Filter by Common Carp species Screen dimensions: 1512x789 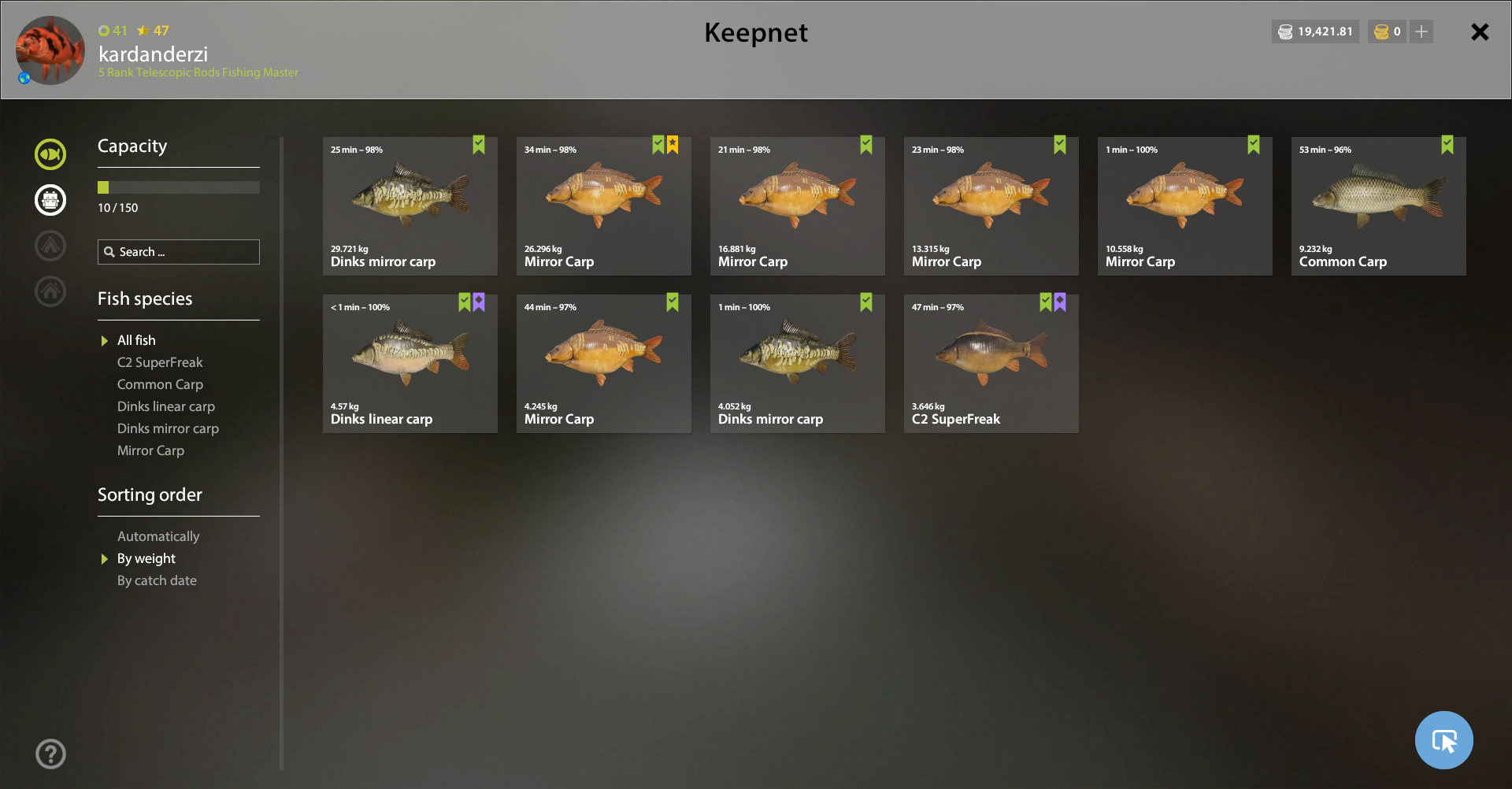[160, 384]
